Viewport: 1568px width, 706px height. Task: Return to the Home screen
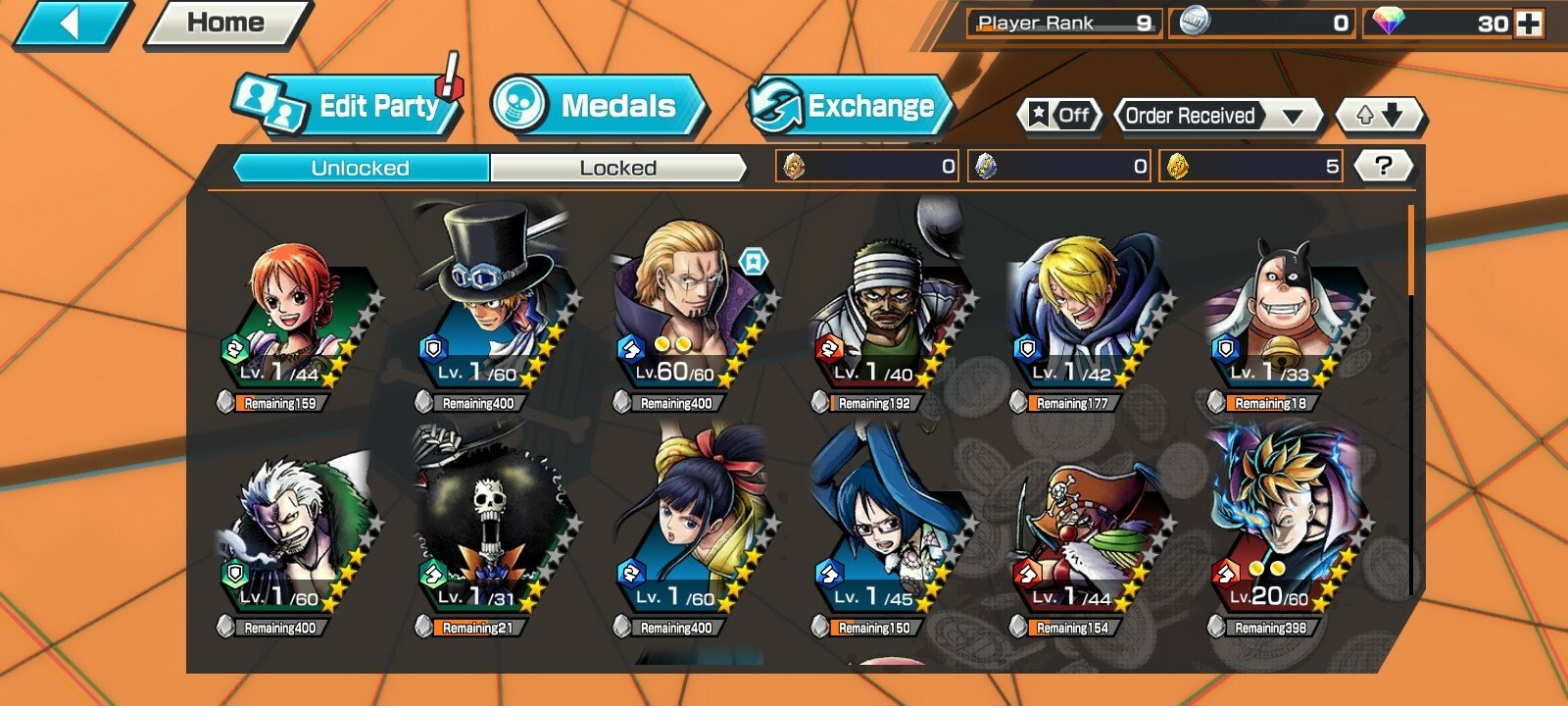coord(225,24)
